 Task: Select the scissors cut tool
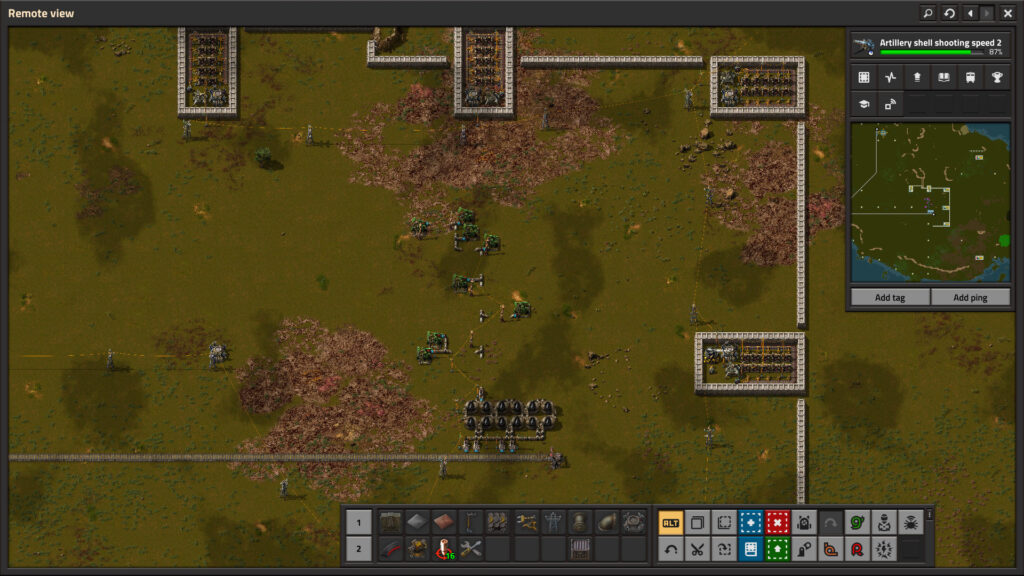click(x=697, y=548)
